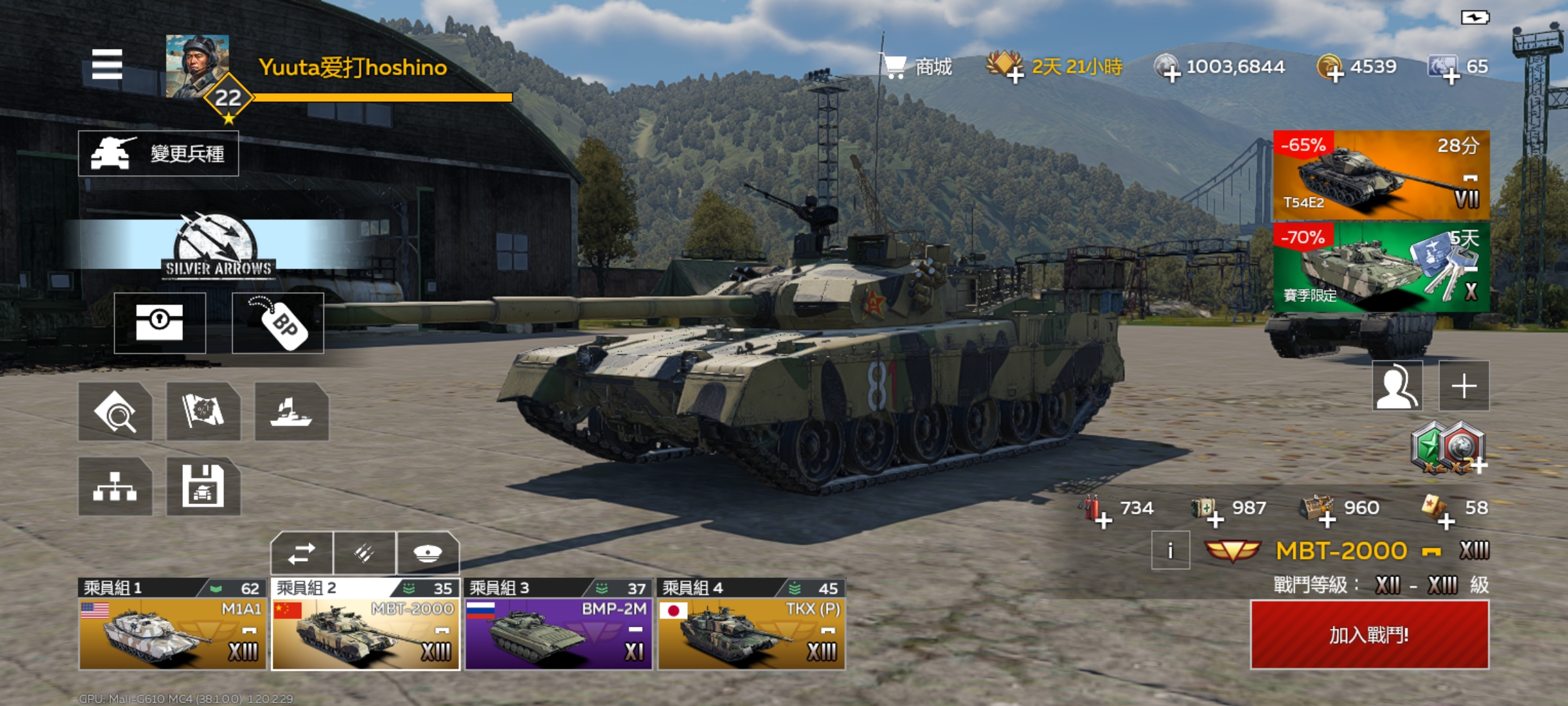Select crew slot 4 TKX (P) tank

coord(751,633)
